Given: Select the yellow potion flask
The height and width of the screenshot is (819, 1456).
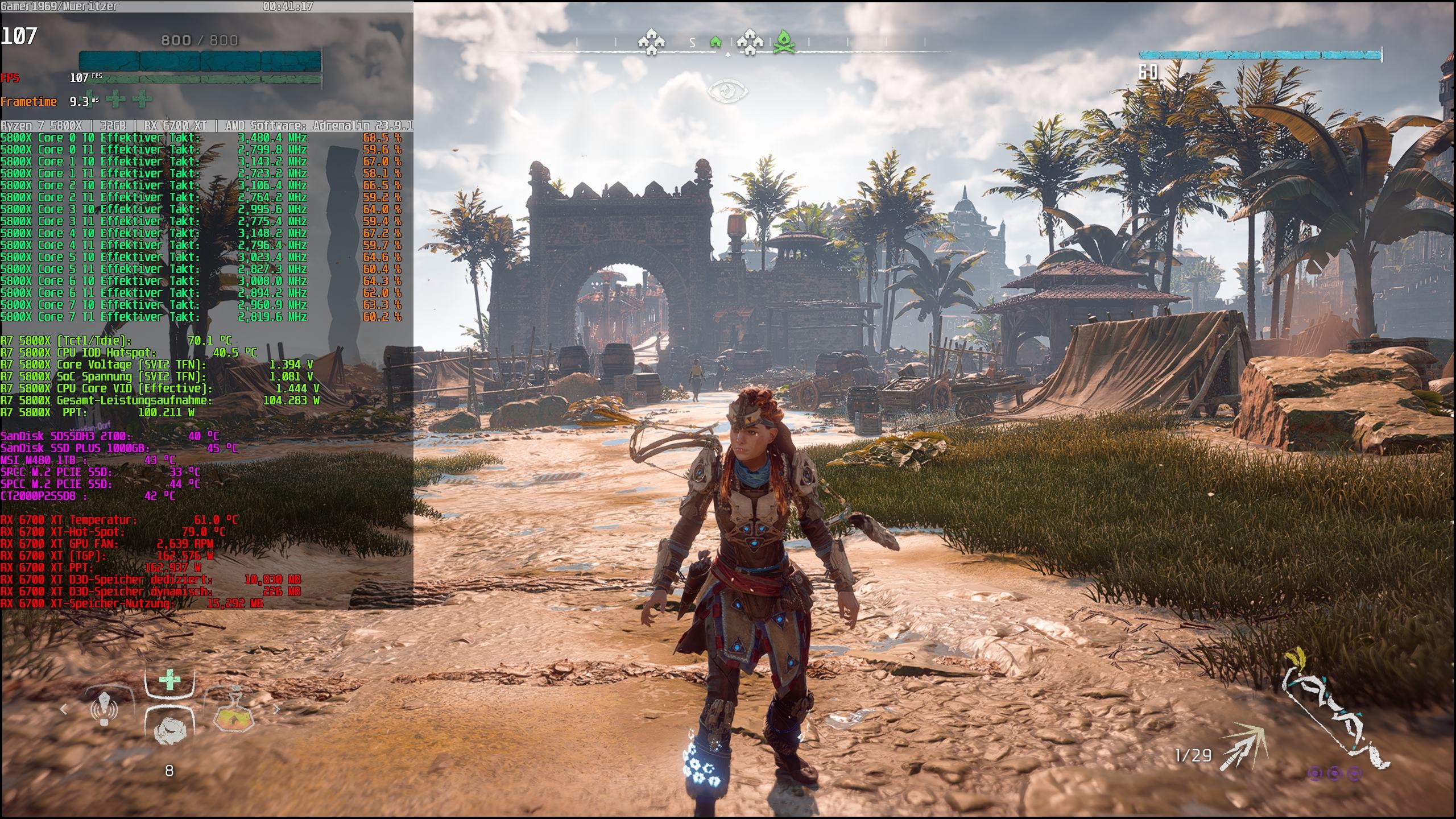Looking at the screenshot, I should click(x=234, y=714).
